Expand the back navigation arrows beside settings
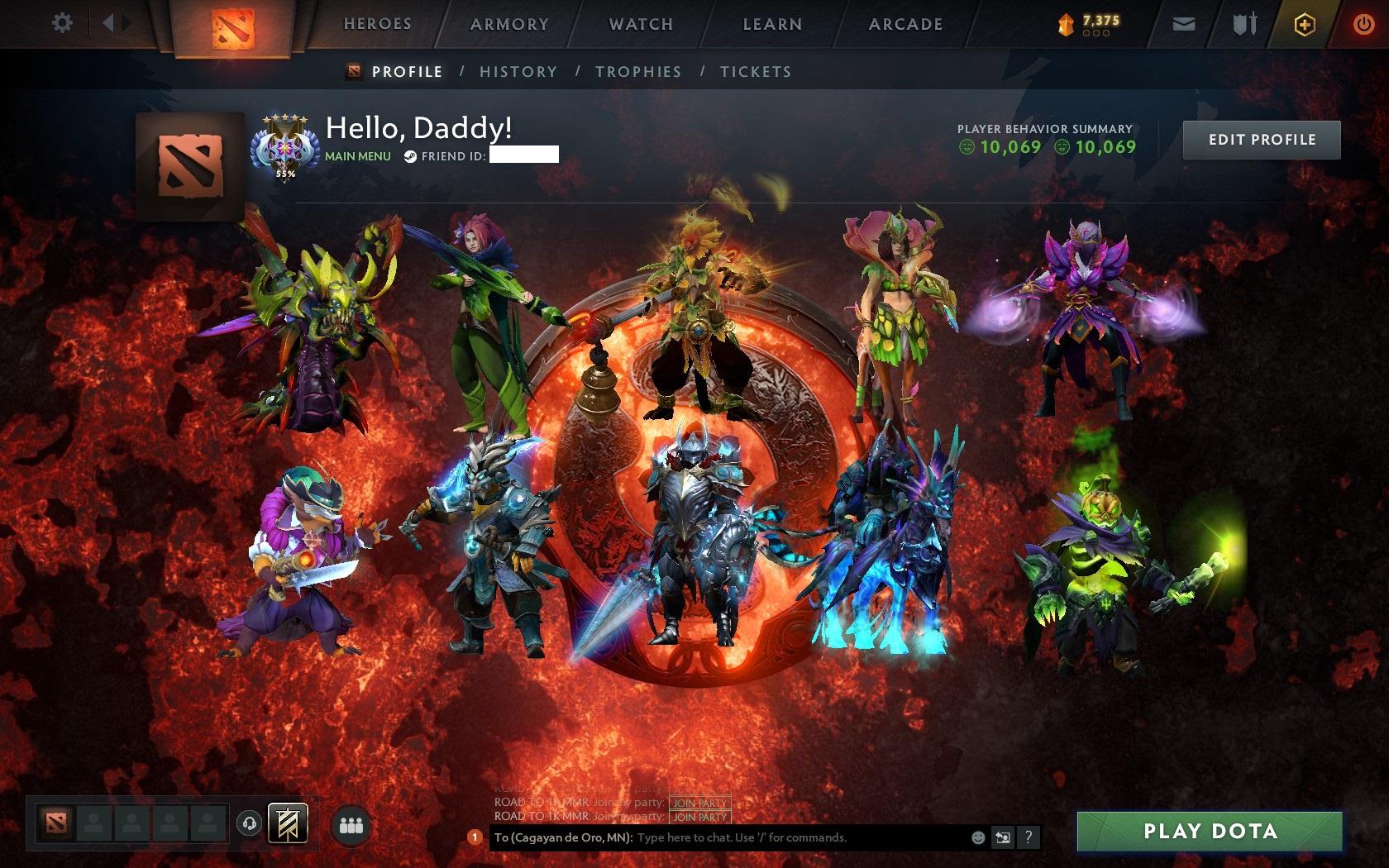The height and width of the screenshot is (868, 1389). click(x=114, y=24)
